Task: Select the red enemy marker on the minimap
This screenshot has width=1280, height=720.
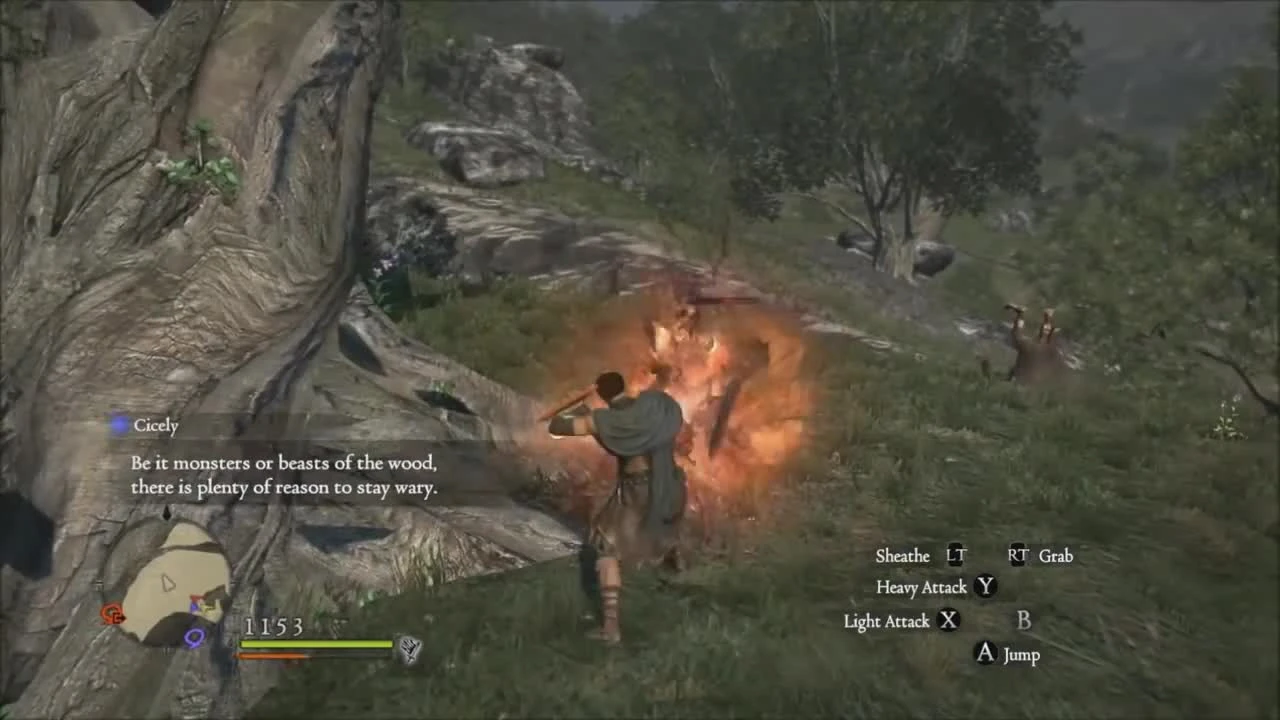Action: [112, 613]
